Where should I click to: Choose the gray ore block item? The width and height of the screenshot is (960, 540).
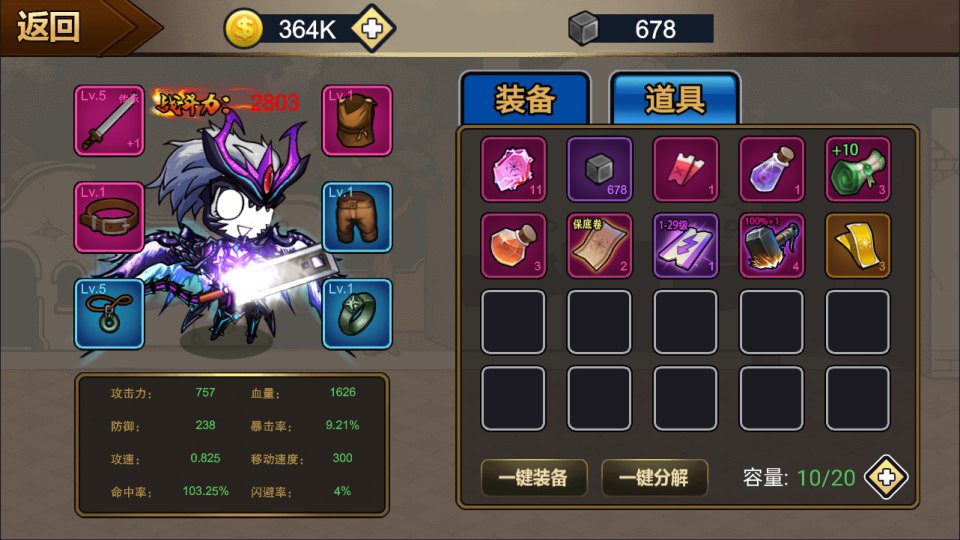(600, 169)
